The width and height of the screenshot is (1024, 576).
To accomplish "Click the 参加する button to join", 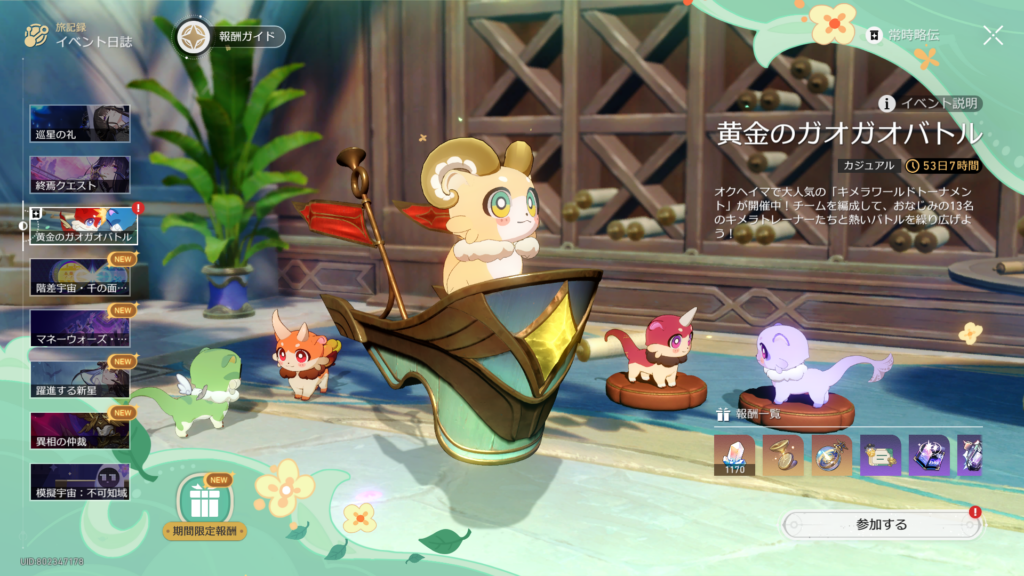I will (x=881, y=524).
